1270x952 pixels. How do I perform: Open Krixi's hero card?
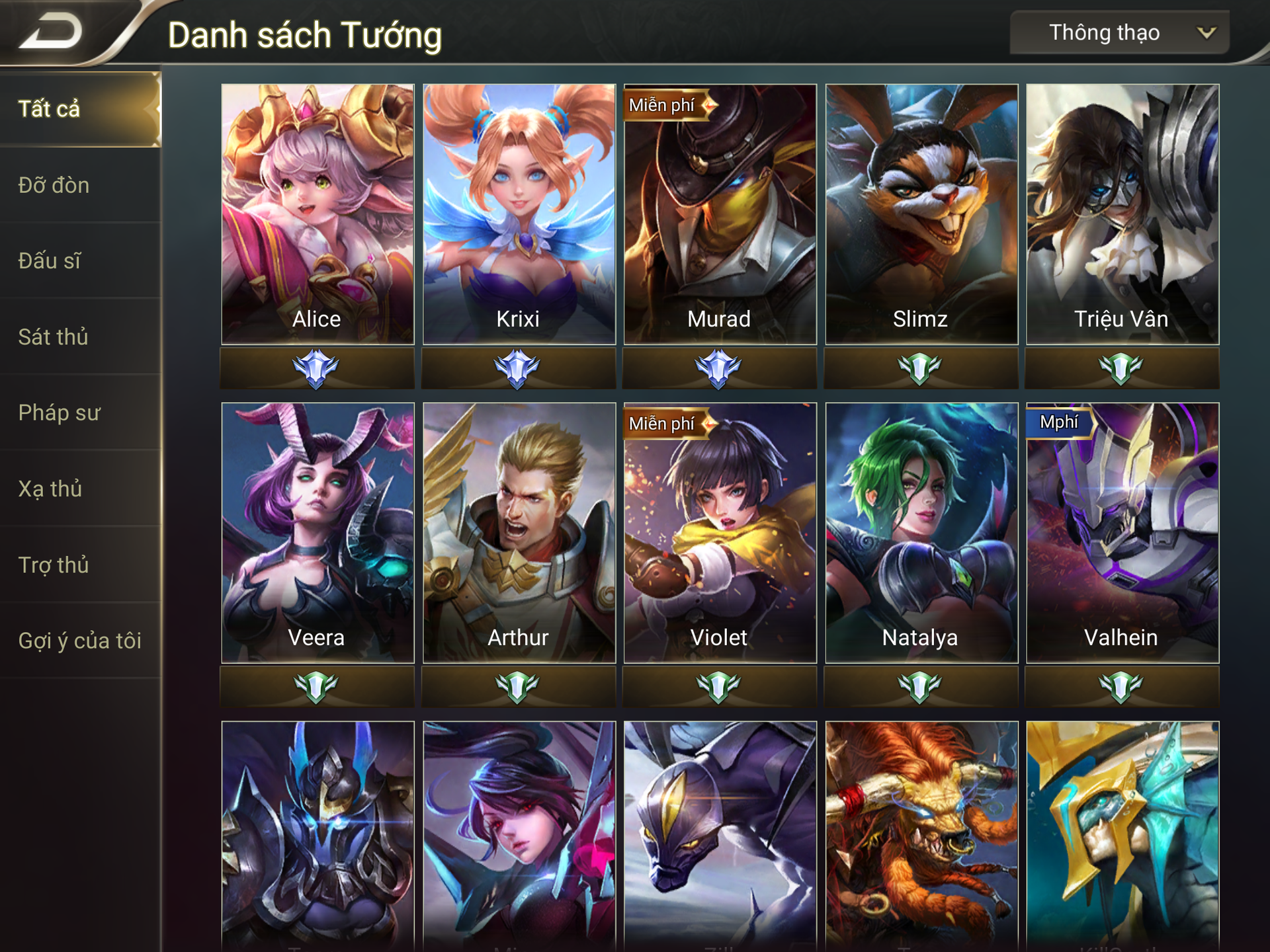[x=519, y=214]
